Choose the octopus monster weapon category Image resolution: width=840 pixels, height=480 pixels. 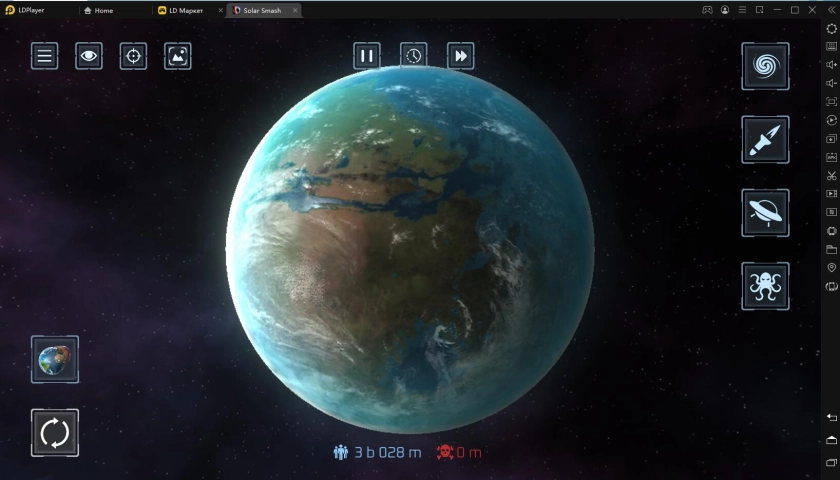coord(765,287)
